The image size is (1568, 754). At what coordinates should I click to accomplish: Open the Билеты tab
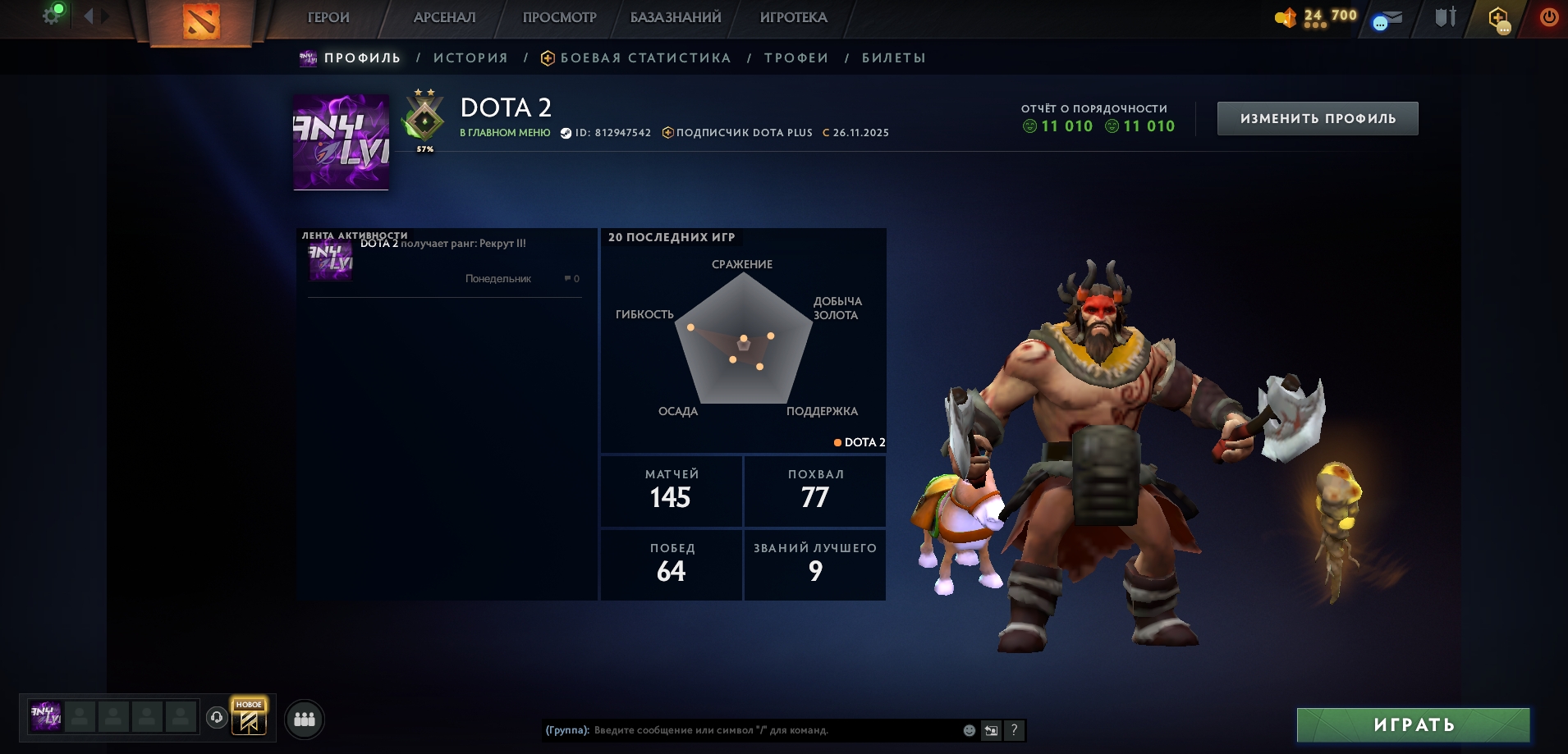coord(894,58)
